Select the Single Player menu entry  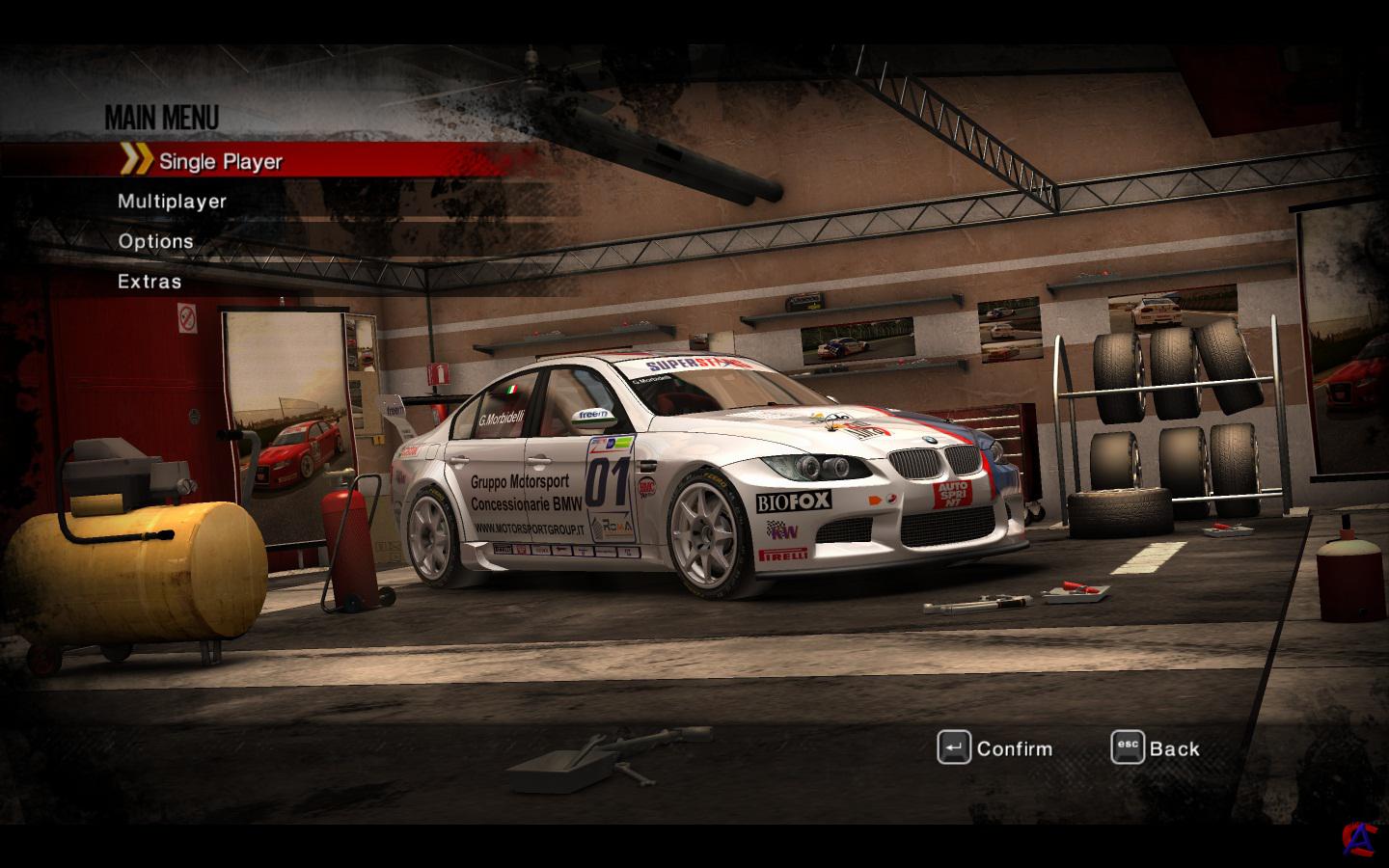coord(220,161)
